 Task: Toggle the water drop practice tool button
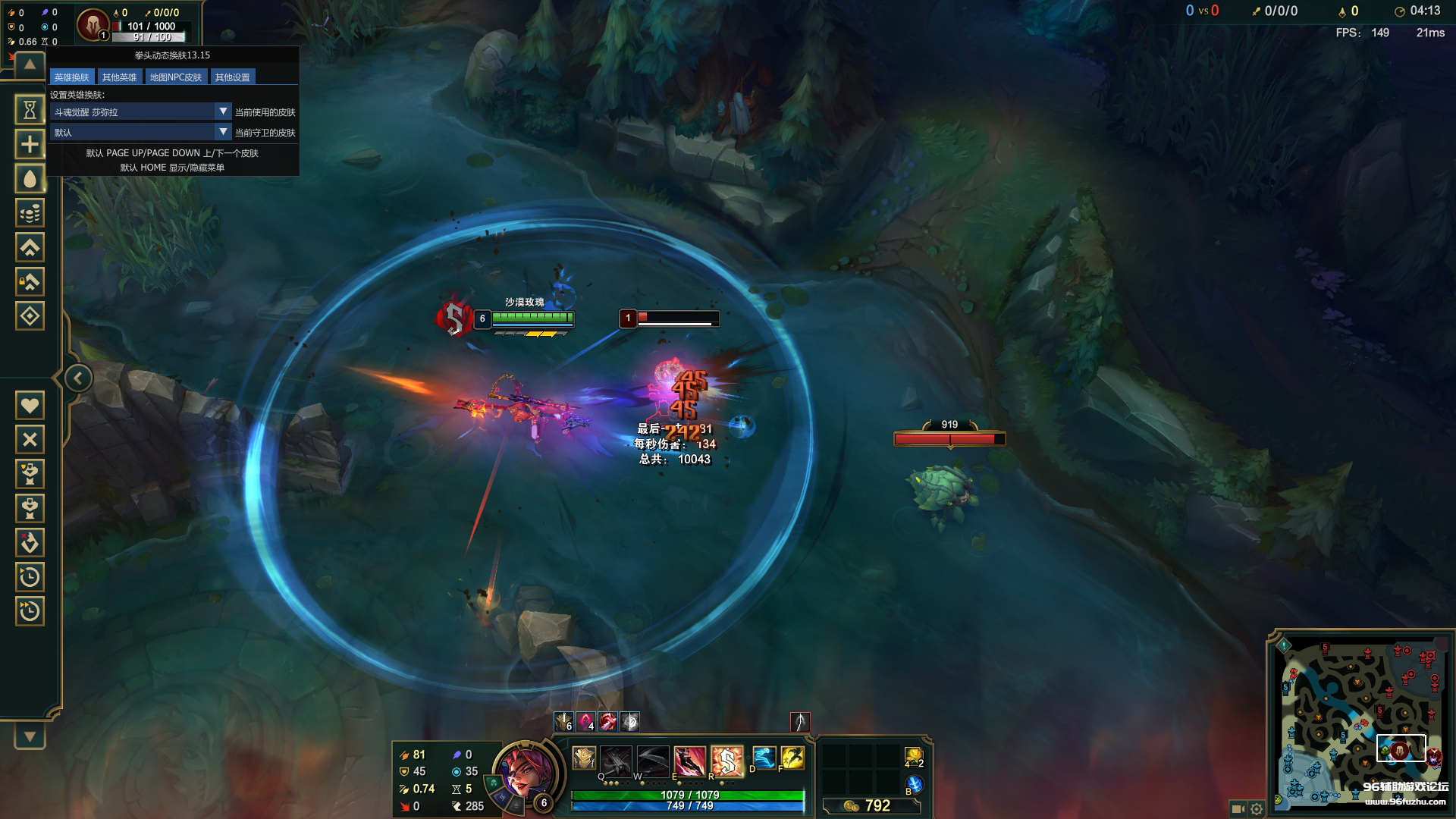(30, 179)
